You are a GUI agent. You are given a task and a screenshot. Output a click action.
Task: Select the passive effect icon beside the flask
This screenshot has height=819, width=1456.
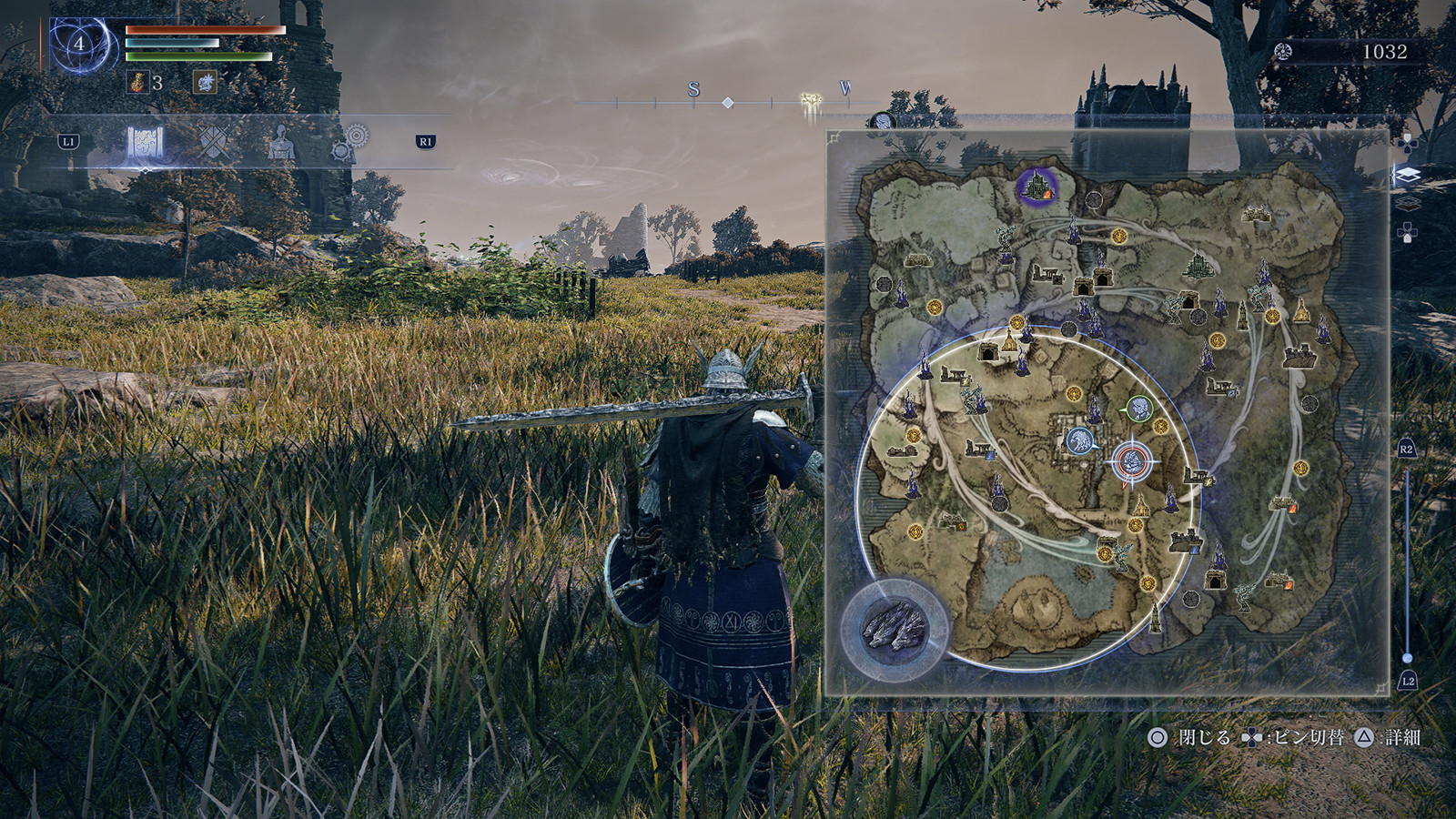(205, 83)
